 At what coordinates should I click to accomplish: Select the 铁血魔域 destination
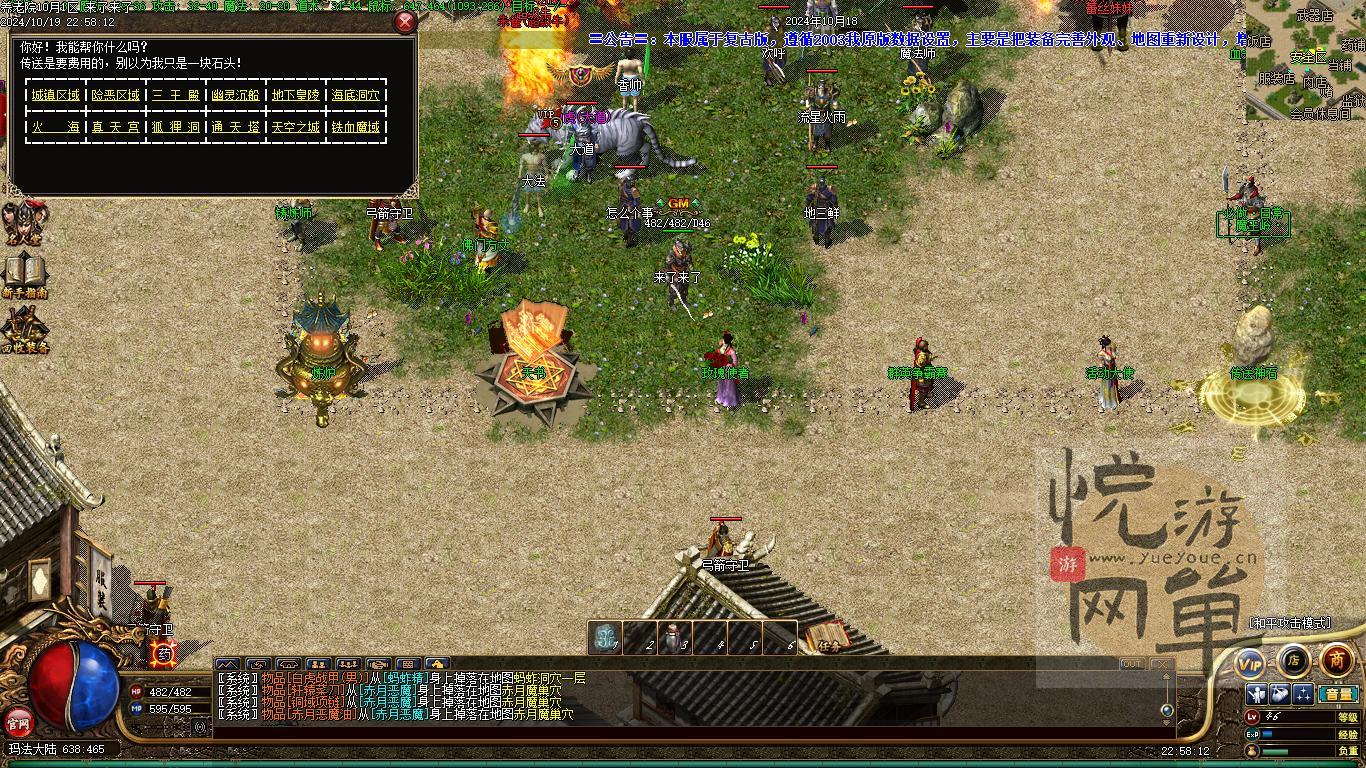click(x=356, y=127)
